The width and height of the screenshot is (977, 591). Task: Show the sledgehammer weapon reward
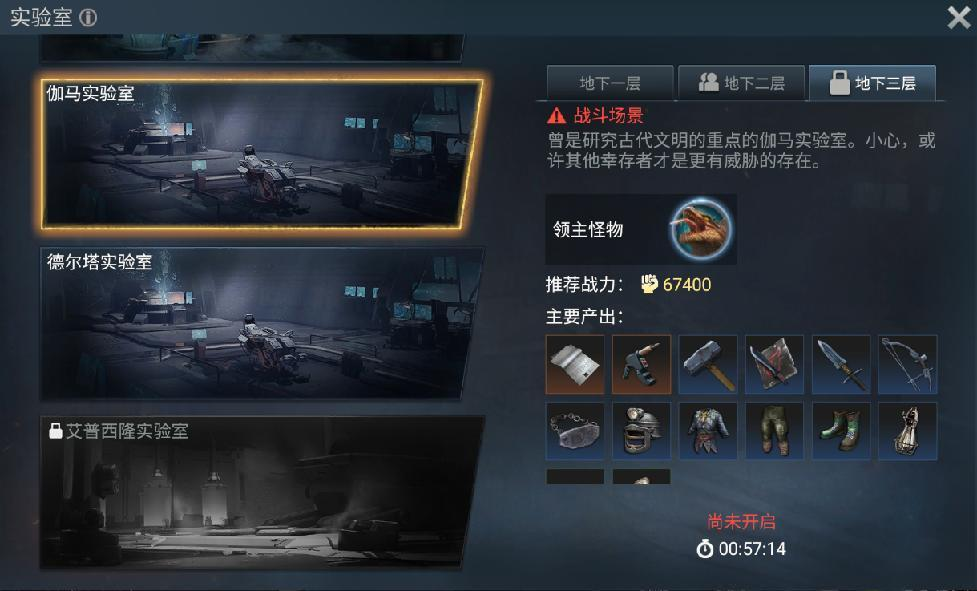click(x=708, y=364)
